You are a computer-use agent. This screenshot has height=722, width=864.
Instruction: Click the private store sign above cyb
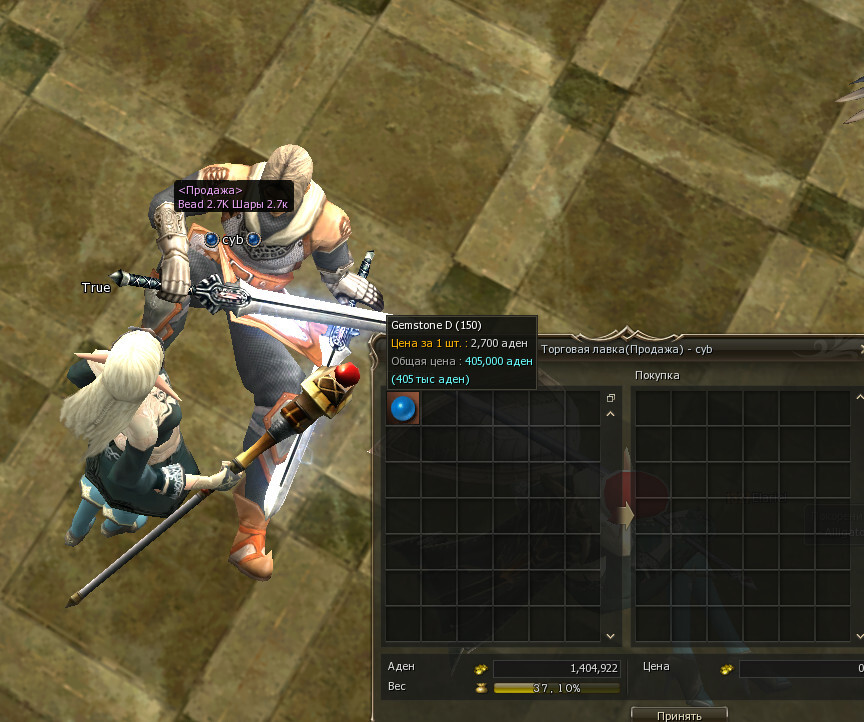(232, 196)
